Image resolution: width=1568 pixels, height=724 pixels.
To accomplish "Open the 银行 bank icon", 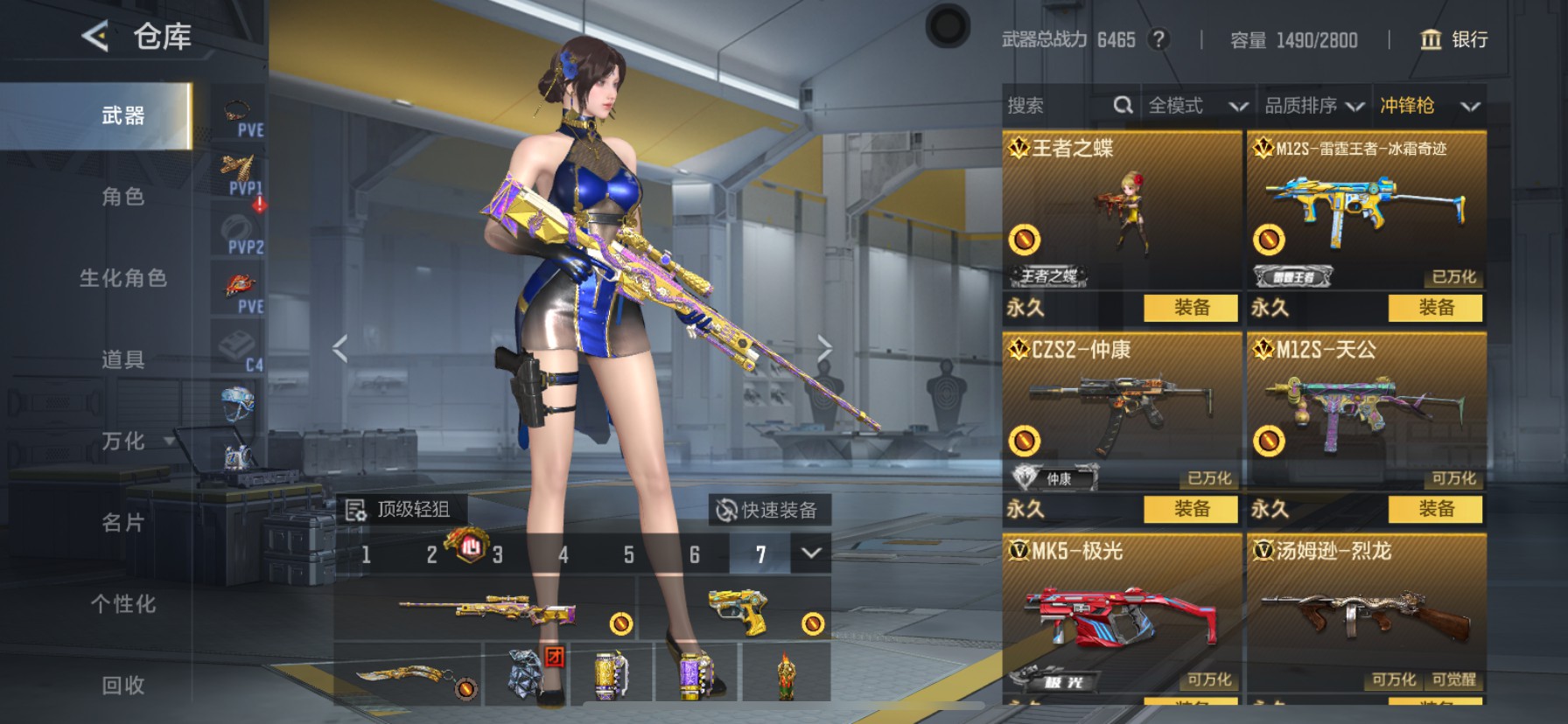I will [x=1431, y=39].
